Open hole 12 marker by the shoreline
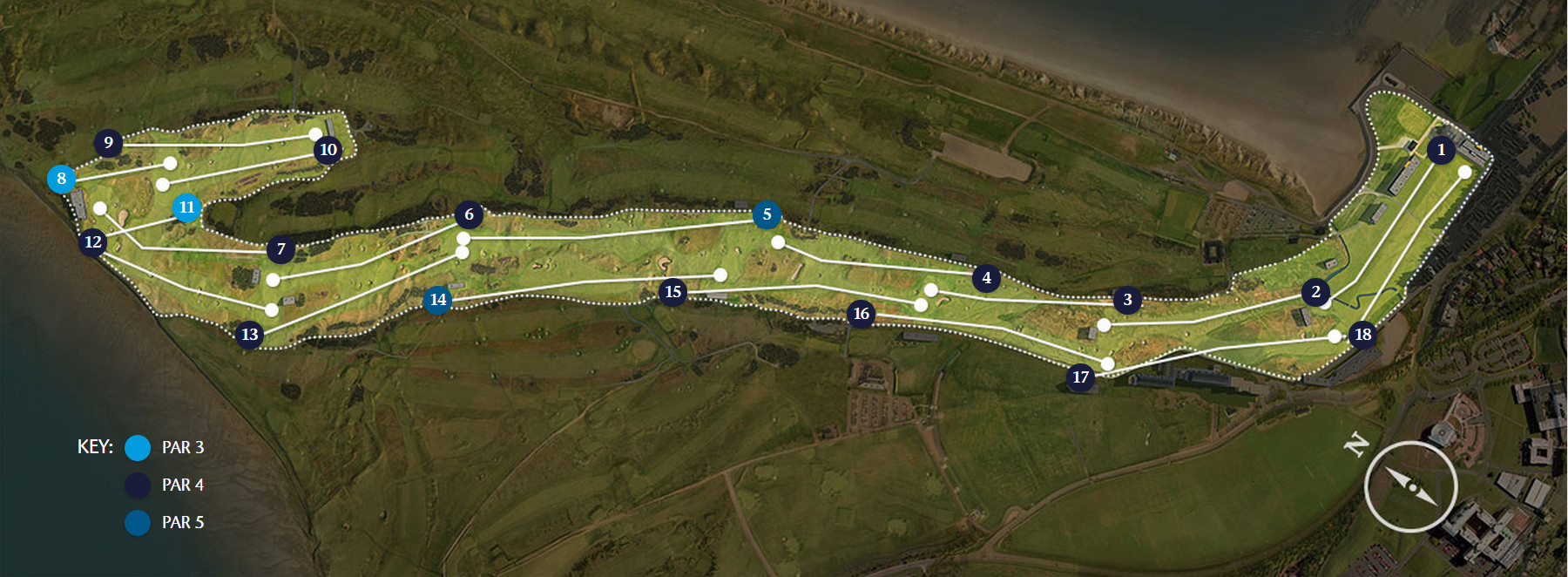The image size is (1568, 577). (x=93, y=242)
